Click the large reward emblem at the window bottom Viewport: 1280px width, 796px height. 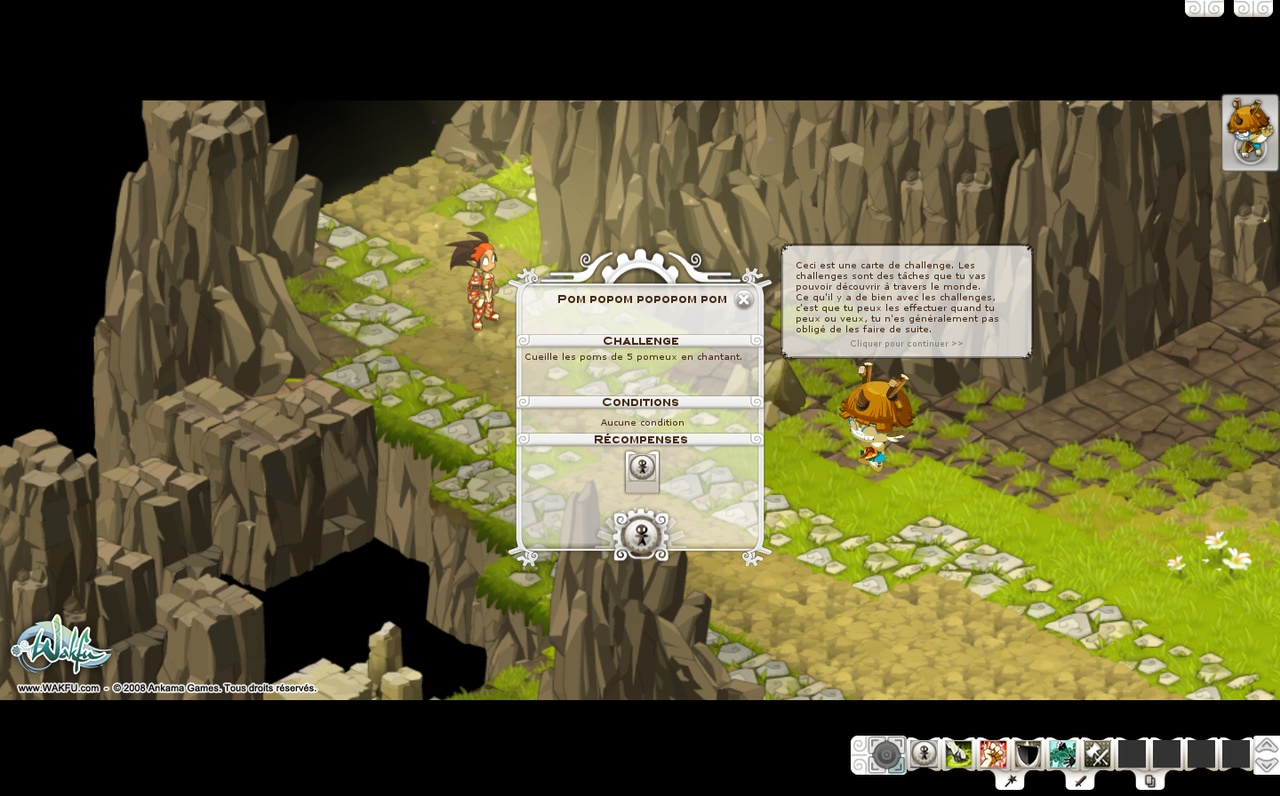pos(641,535)
